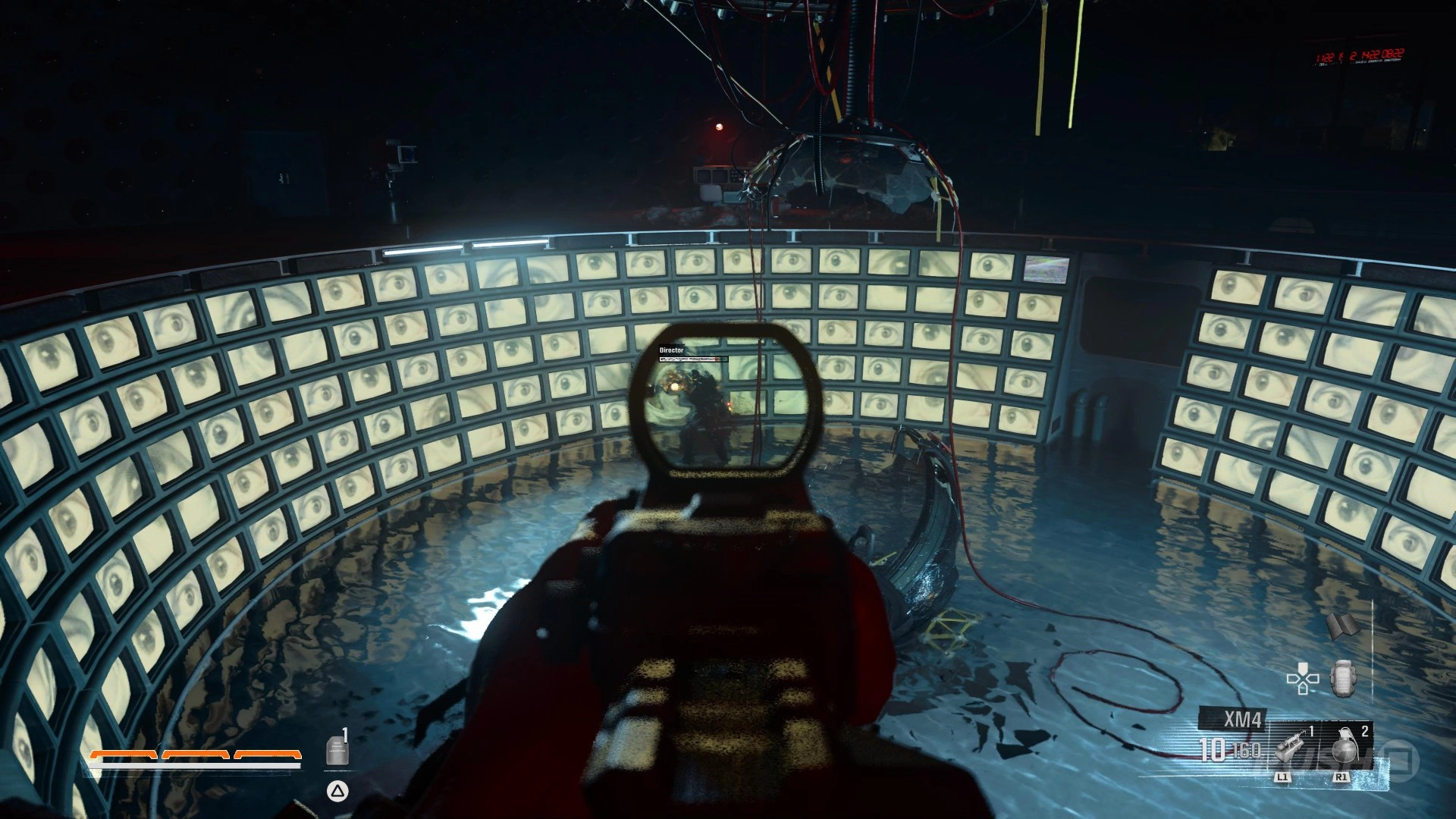Image resolution: width=1456 pixels, height=819 pixels.
Task: Select the Director label in the scope
Action: (x=672, y=351)
